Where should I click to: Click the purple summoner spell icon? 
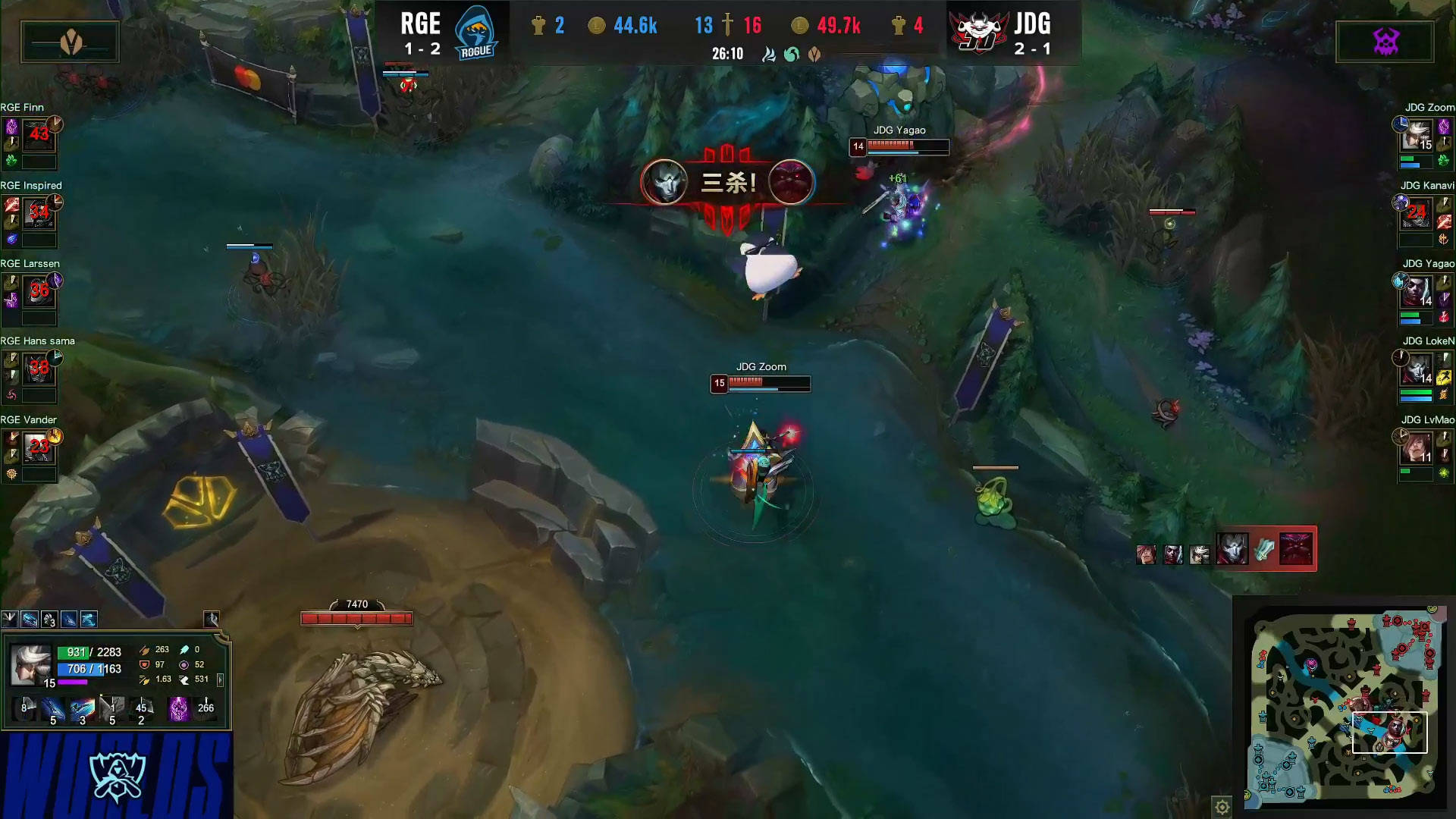(178, 709)
